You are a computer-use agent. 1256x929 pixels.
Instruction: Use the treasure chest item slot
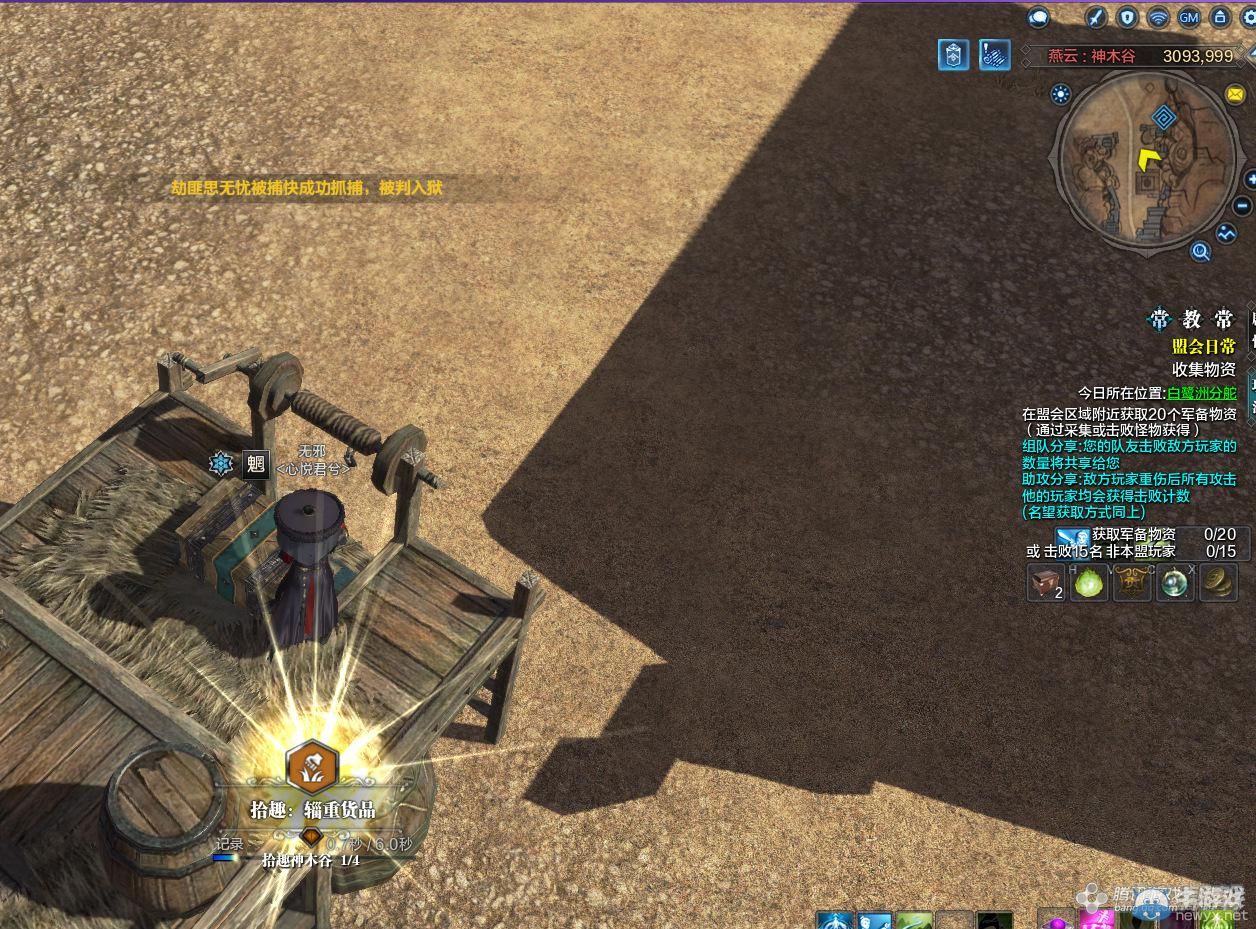(x=1046, y=582)
